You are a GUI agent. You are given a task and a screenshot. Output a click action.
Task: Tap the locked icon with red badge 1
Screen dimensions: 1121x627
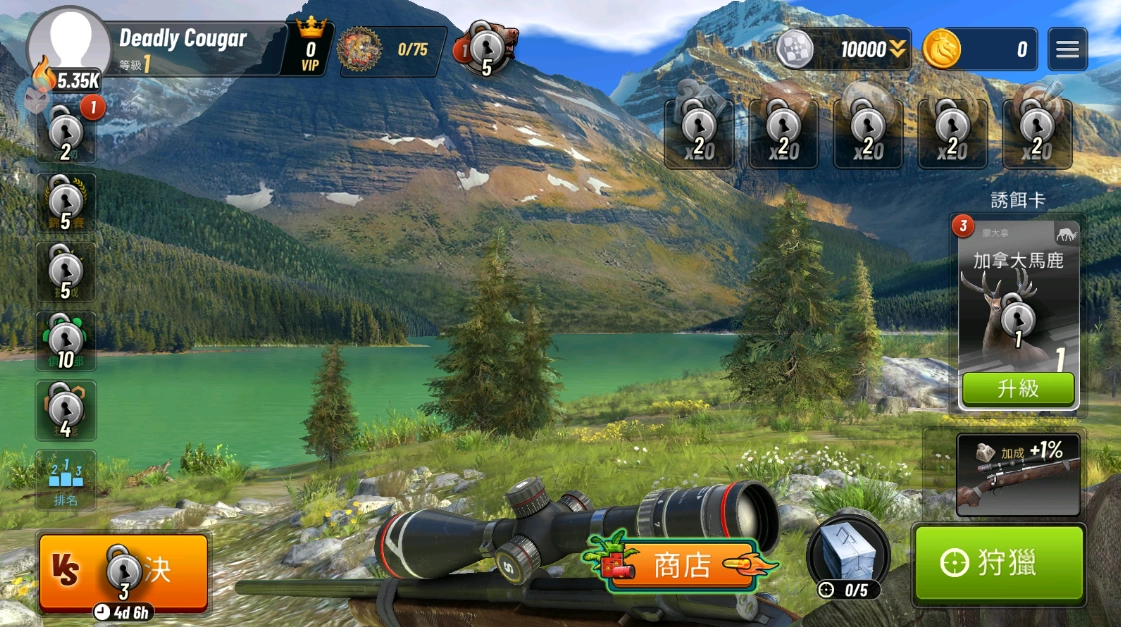66,134
